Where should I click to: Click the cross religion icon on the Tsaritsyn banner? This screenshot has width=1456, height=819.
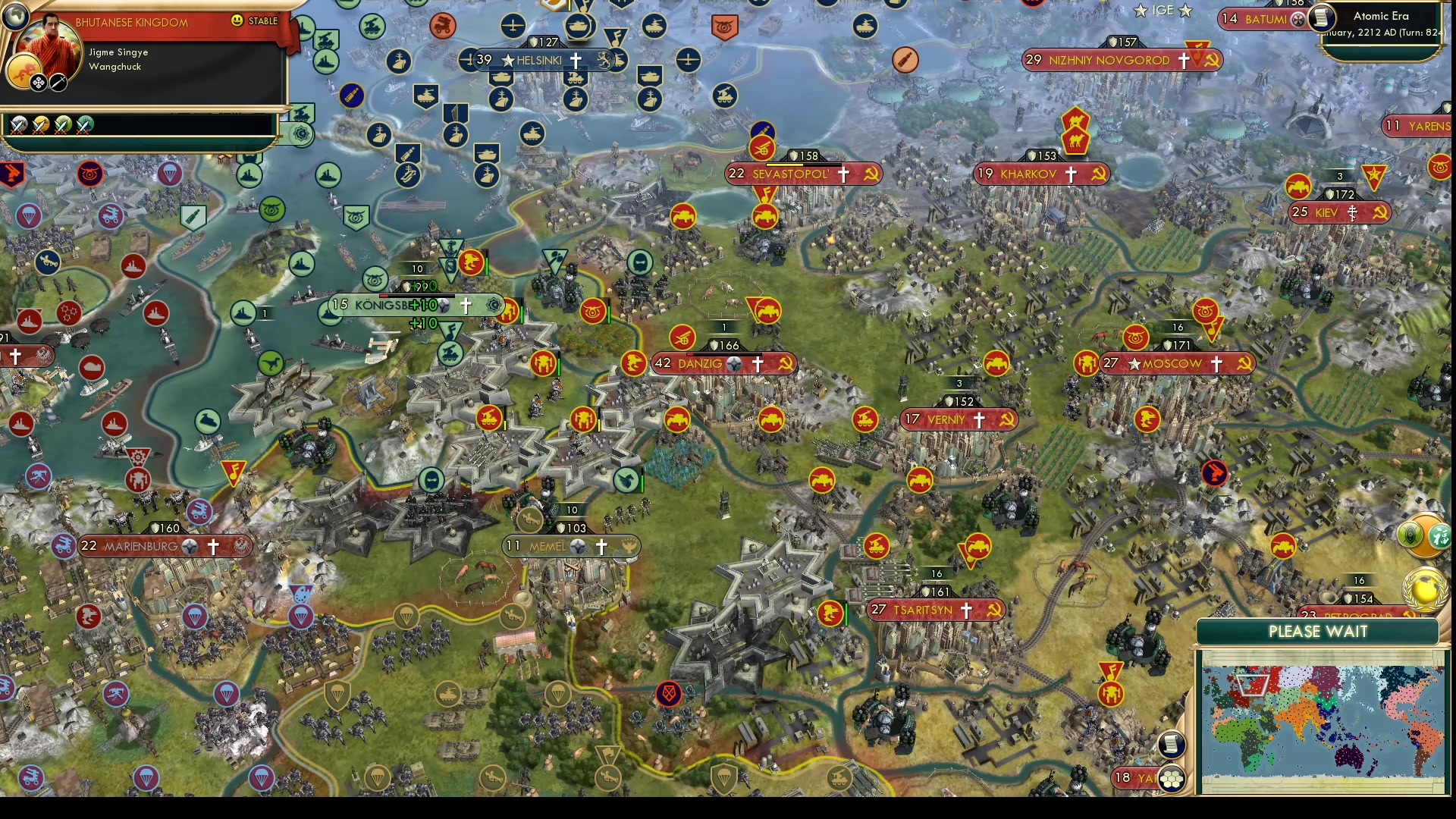966,609
